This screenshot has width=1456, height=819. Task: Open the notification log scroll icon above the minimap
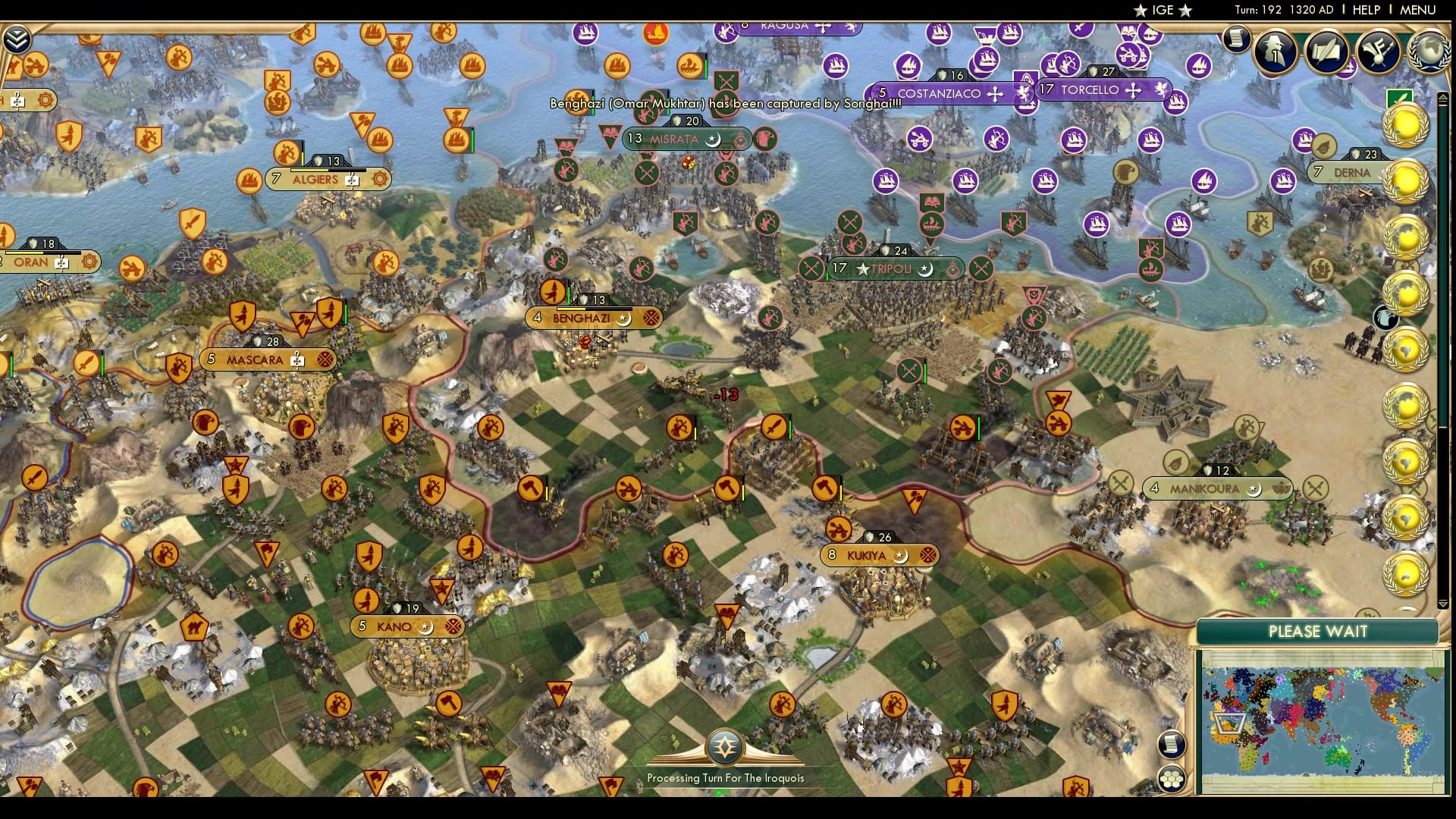point(1173,743)
